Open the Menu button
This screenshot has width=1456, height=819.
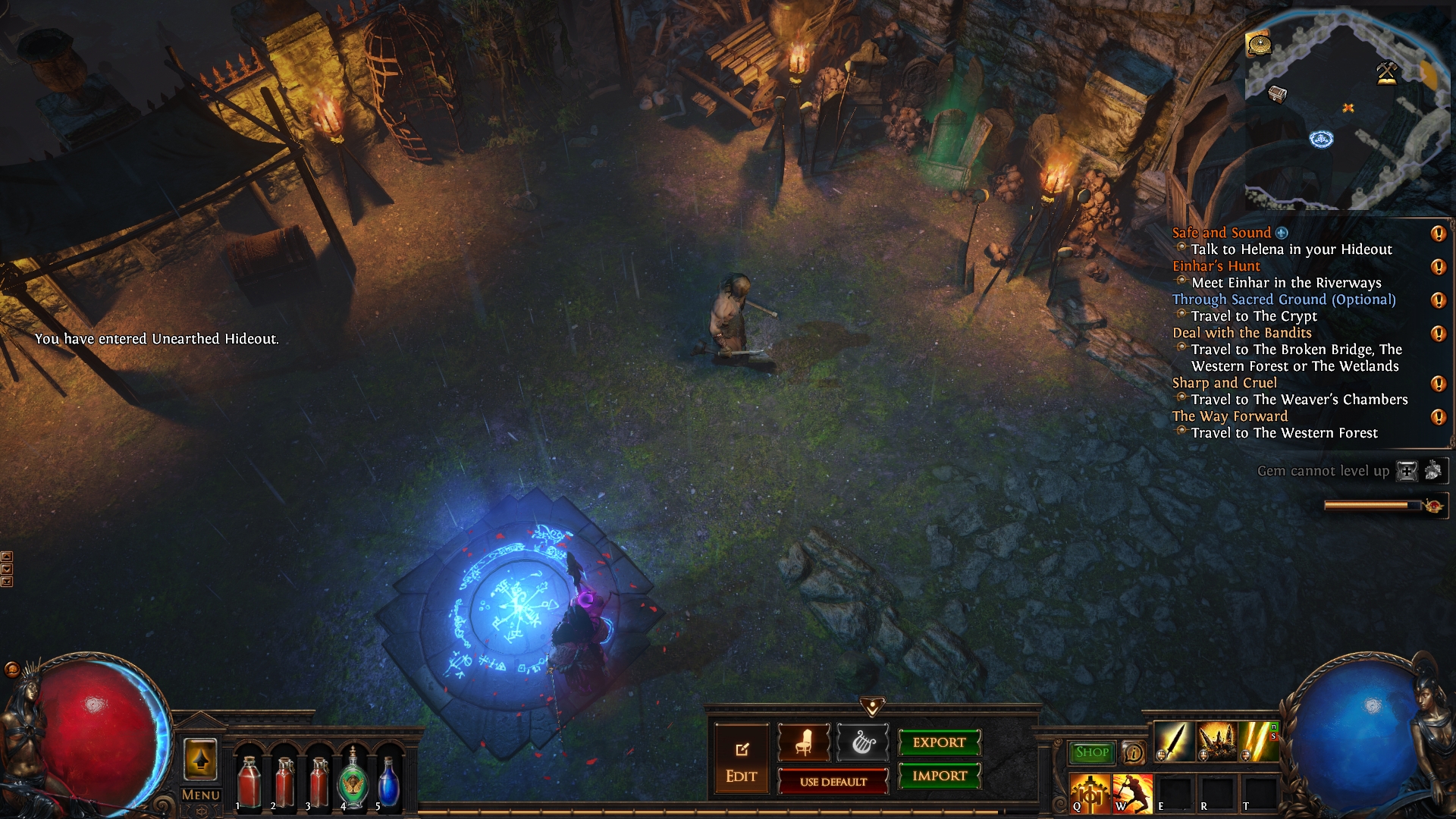[201, 795]
